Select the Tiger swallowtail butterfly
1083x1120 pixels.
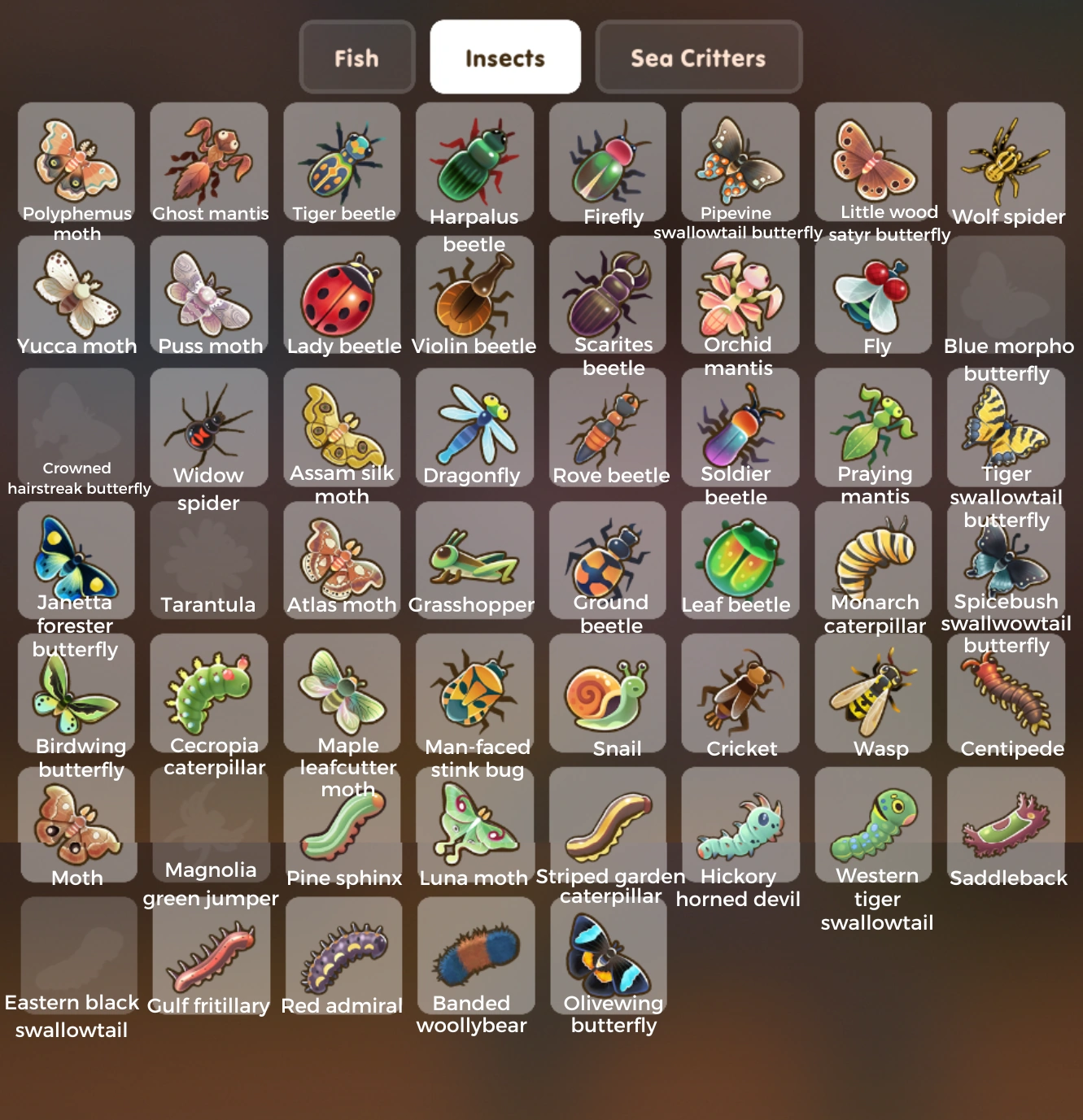(x=1007, y=425)
